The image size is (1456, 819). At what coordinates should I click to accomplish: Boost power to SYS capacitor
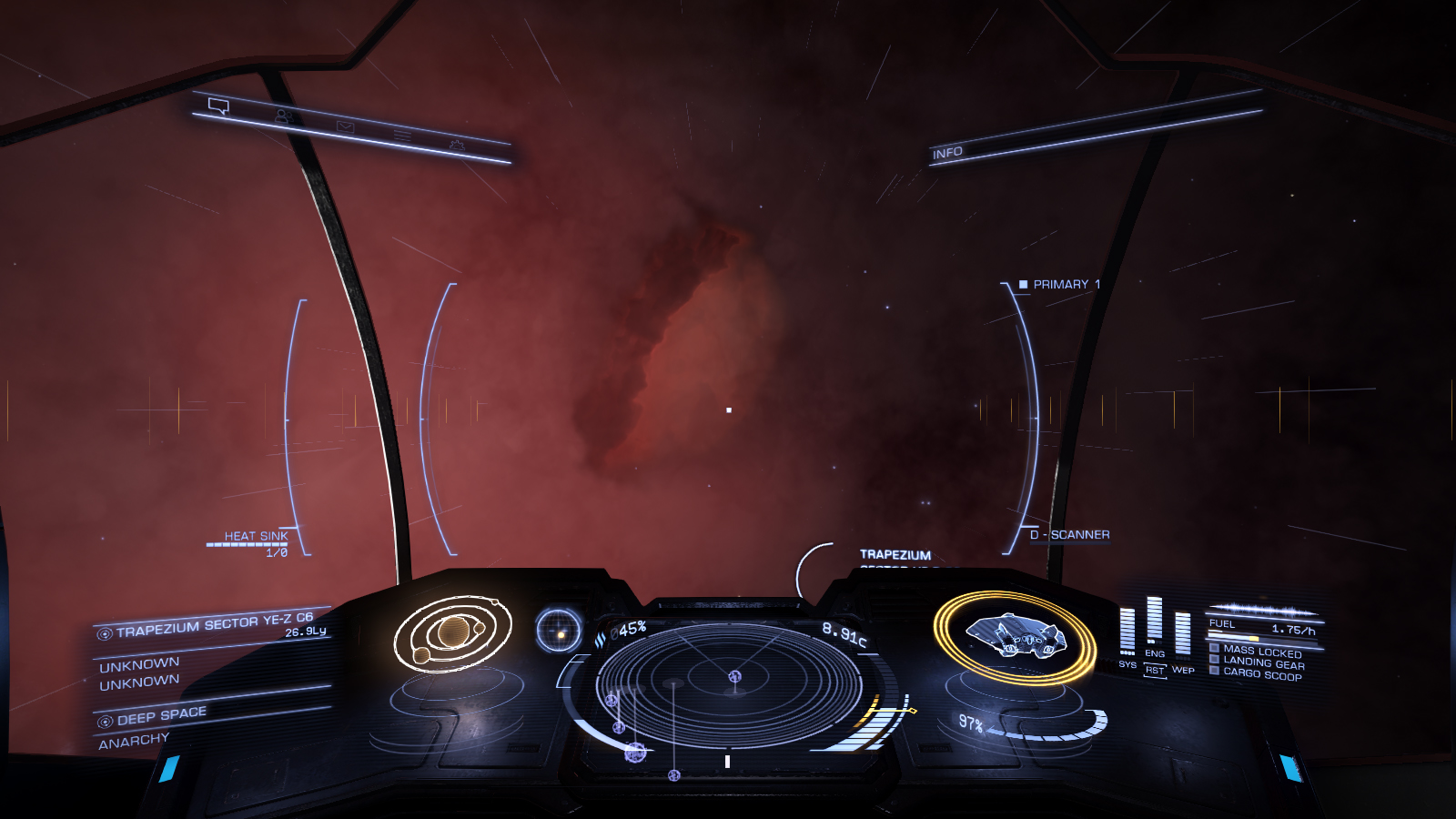click(x=1127, y=663)
